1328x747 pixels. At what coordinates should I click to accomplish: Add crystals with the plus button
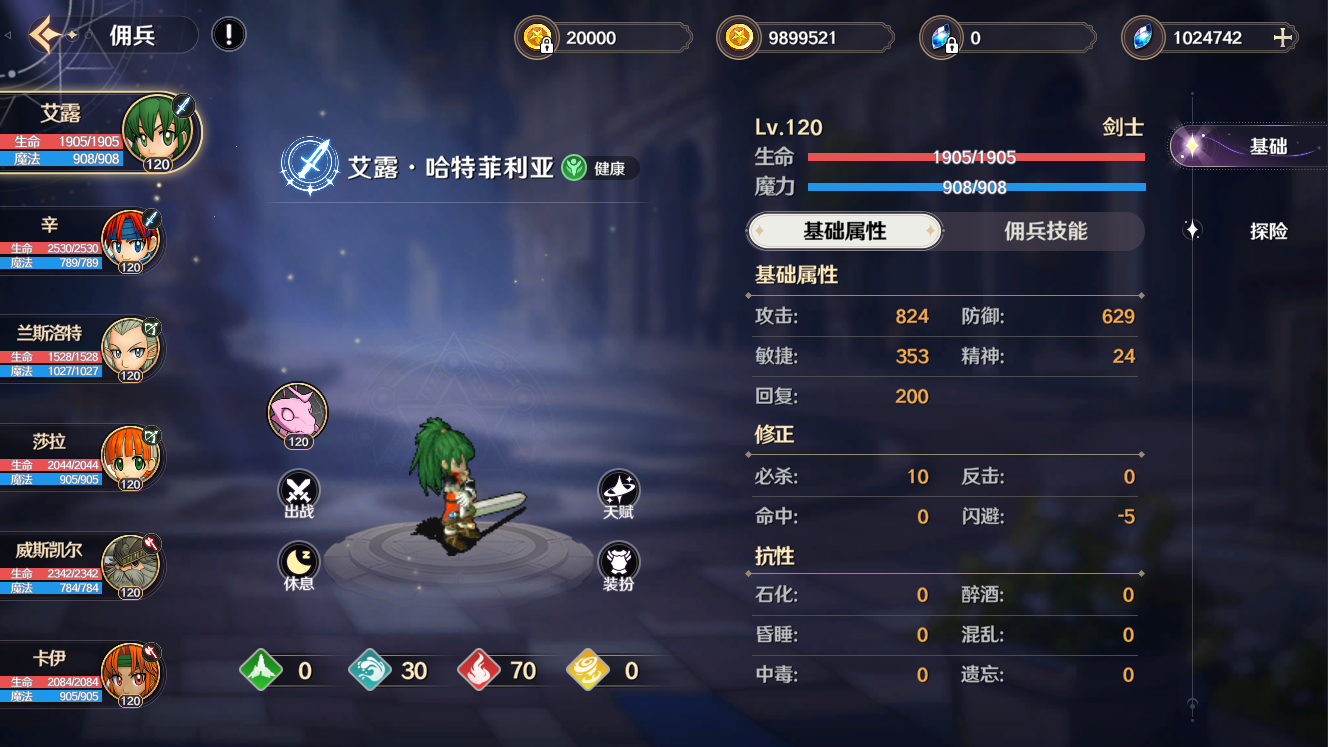[1283, 38]
